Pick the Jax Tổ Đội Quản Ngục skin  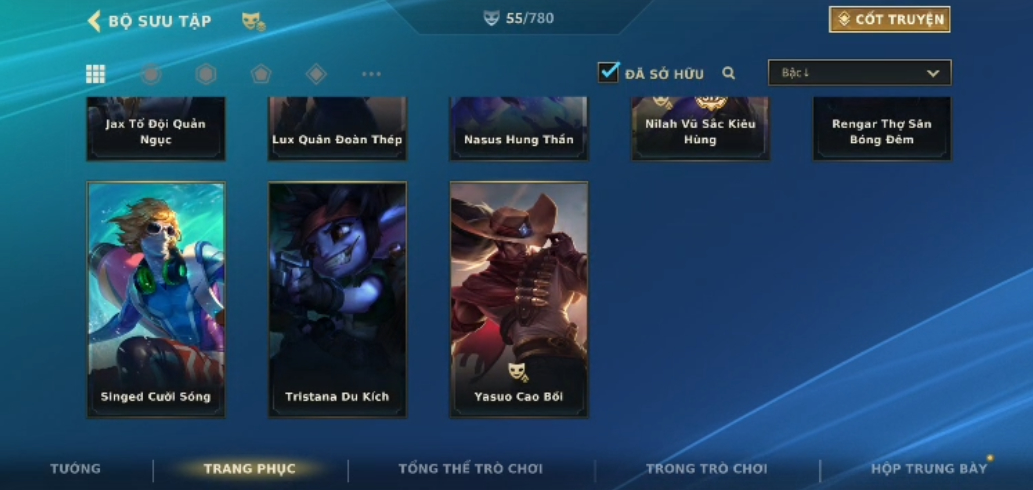(156, 129)
